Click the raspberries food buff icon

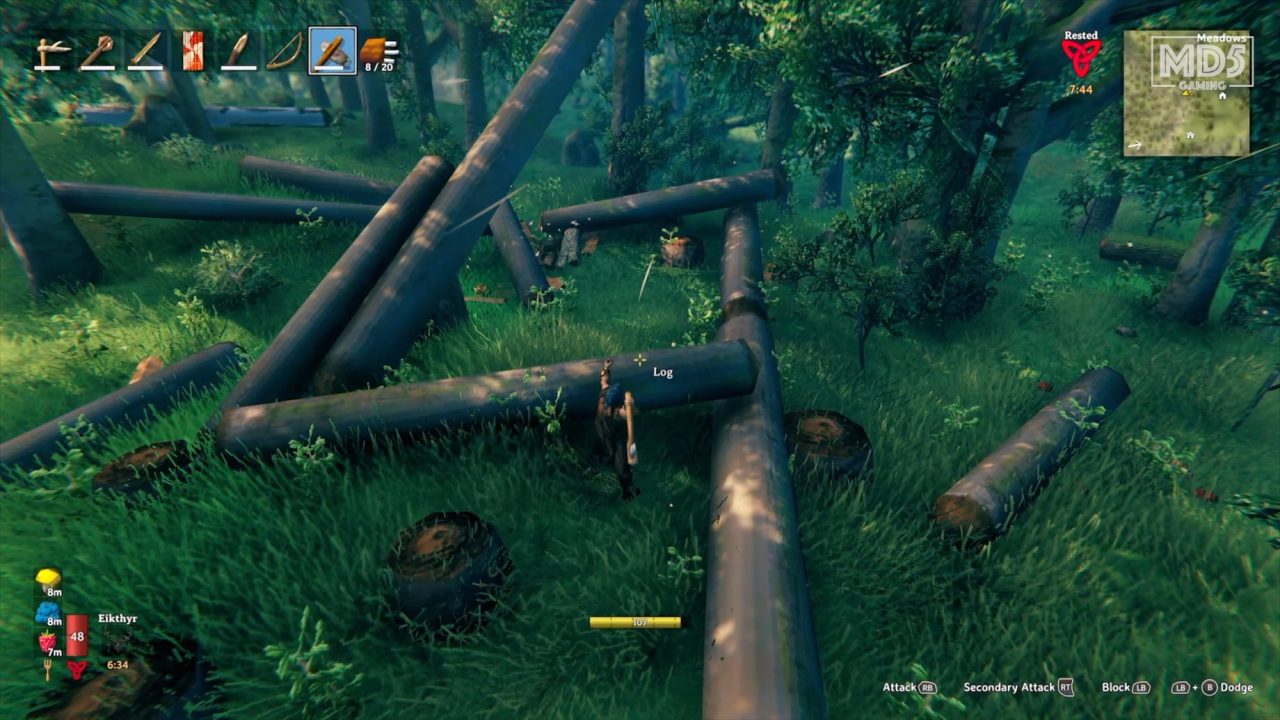tap(47, 640)
